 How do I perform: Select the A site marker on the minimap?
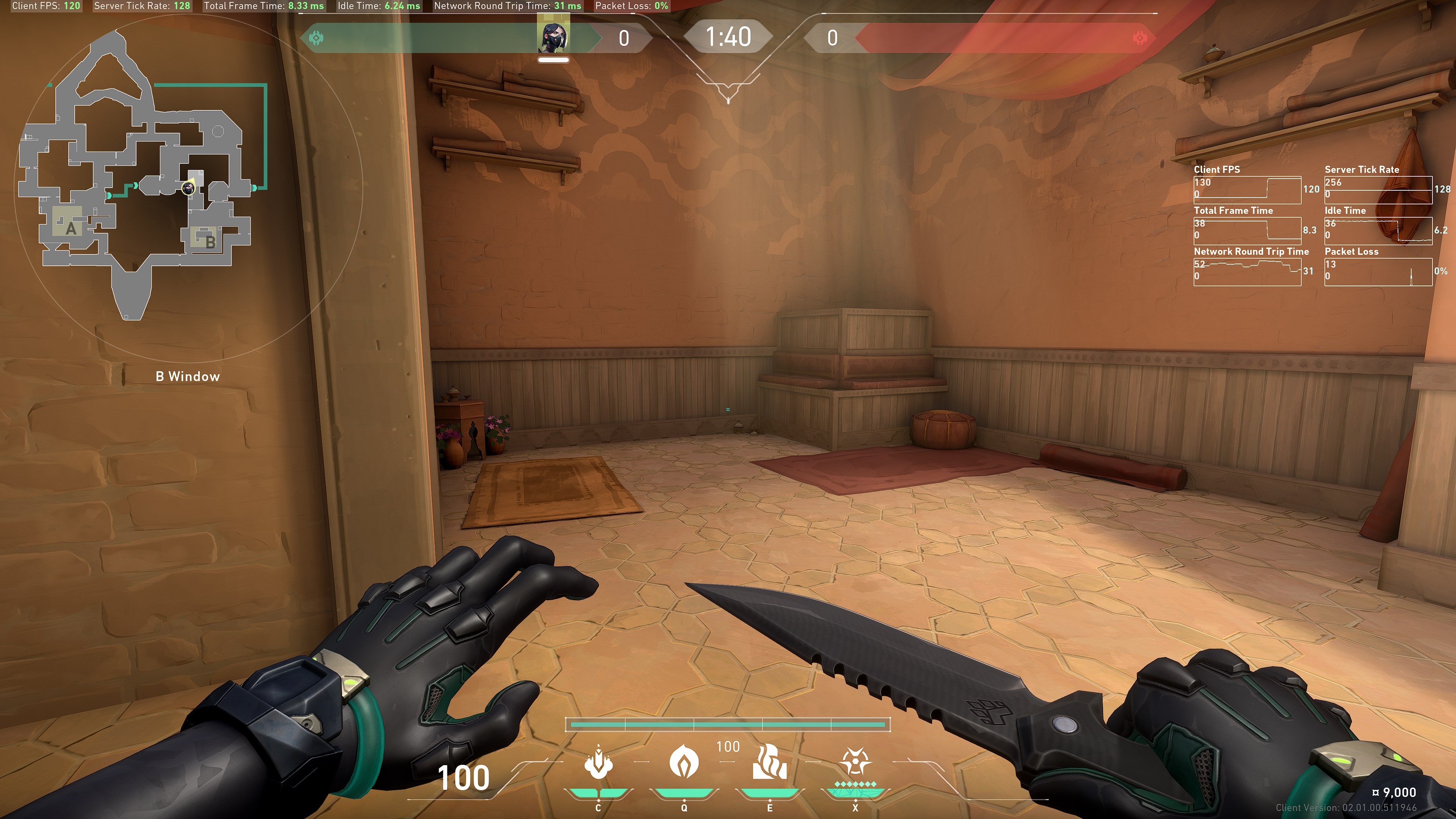pos(71,228)
